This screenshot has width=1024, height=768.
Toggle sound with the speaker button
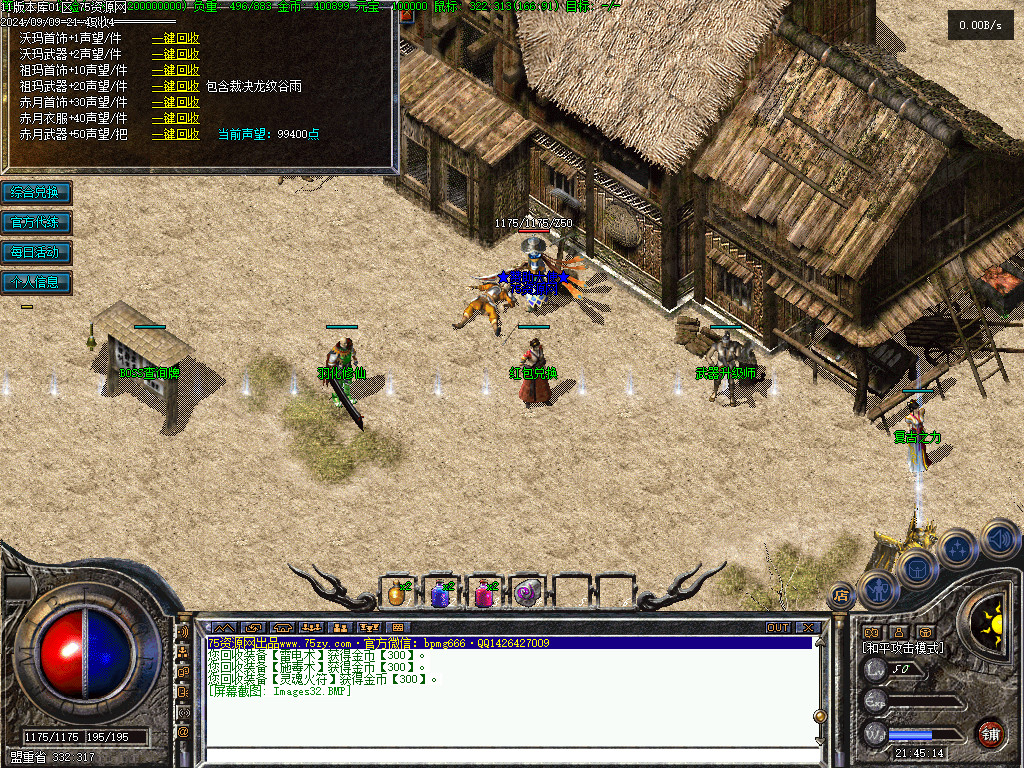[x=999, y=539]
